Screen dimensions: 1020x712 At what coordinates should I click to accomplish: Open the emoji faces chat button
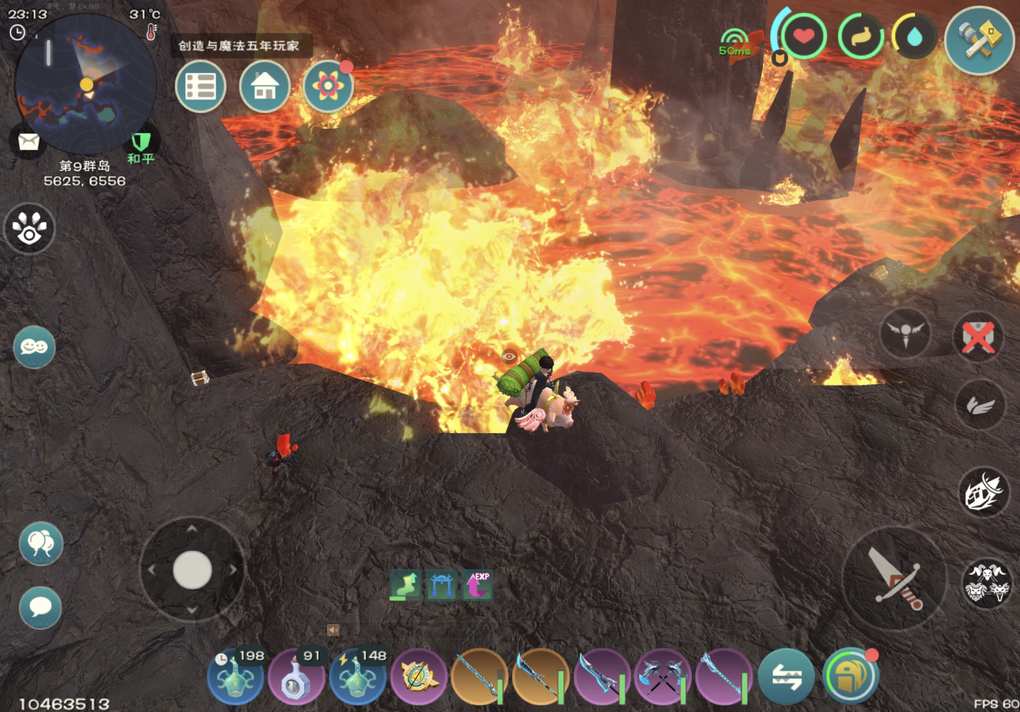coord(34,347)
